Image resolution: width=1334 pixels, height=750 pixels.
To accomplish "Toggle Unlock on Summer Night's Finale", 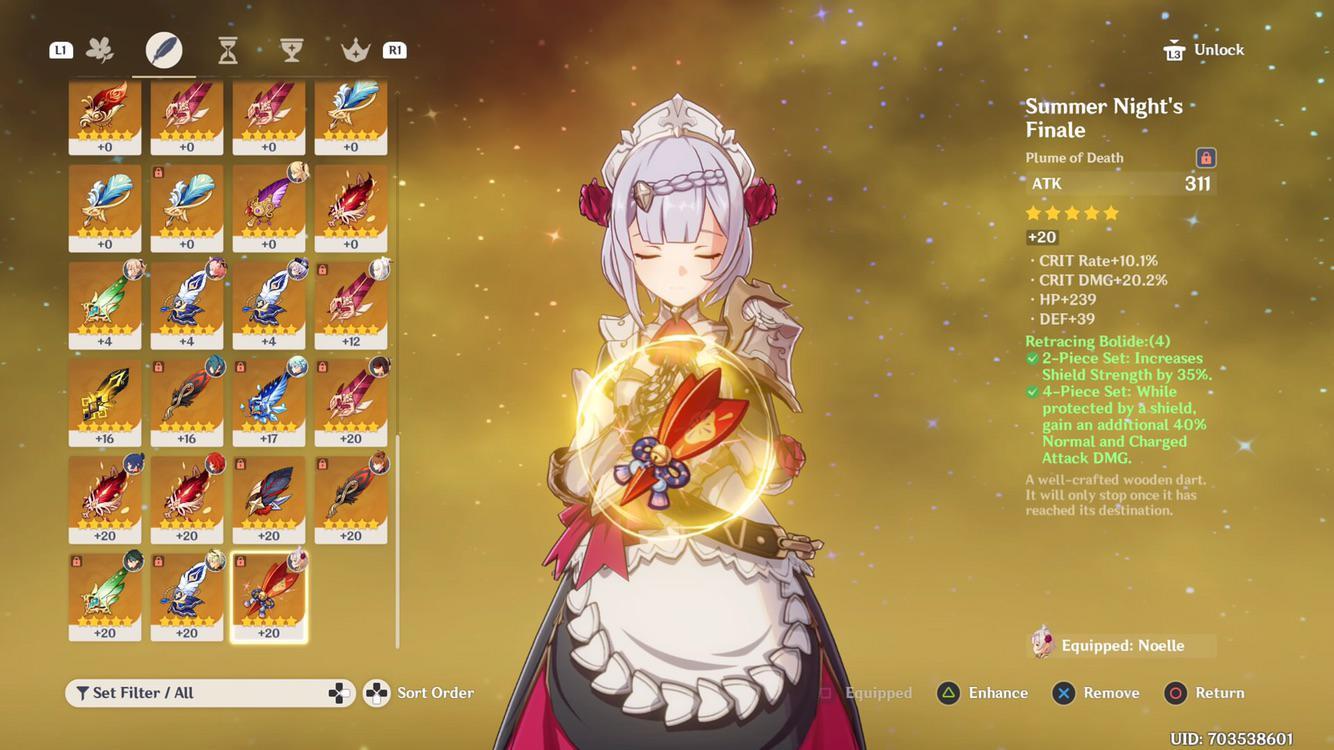I will click(x=1203, y=47).
